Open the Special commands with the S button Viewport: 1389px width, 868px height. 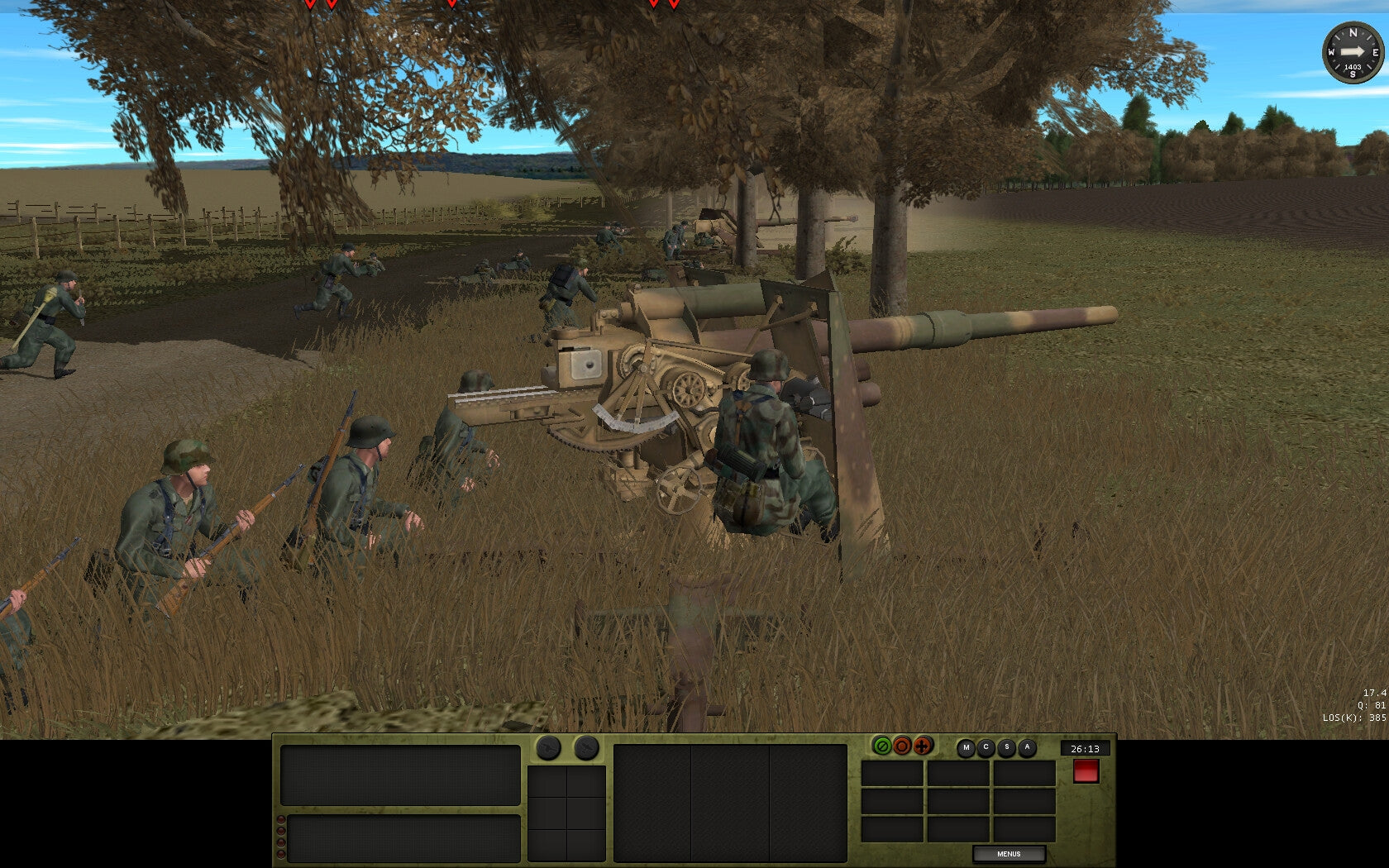[1007, 746]
